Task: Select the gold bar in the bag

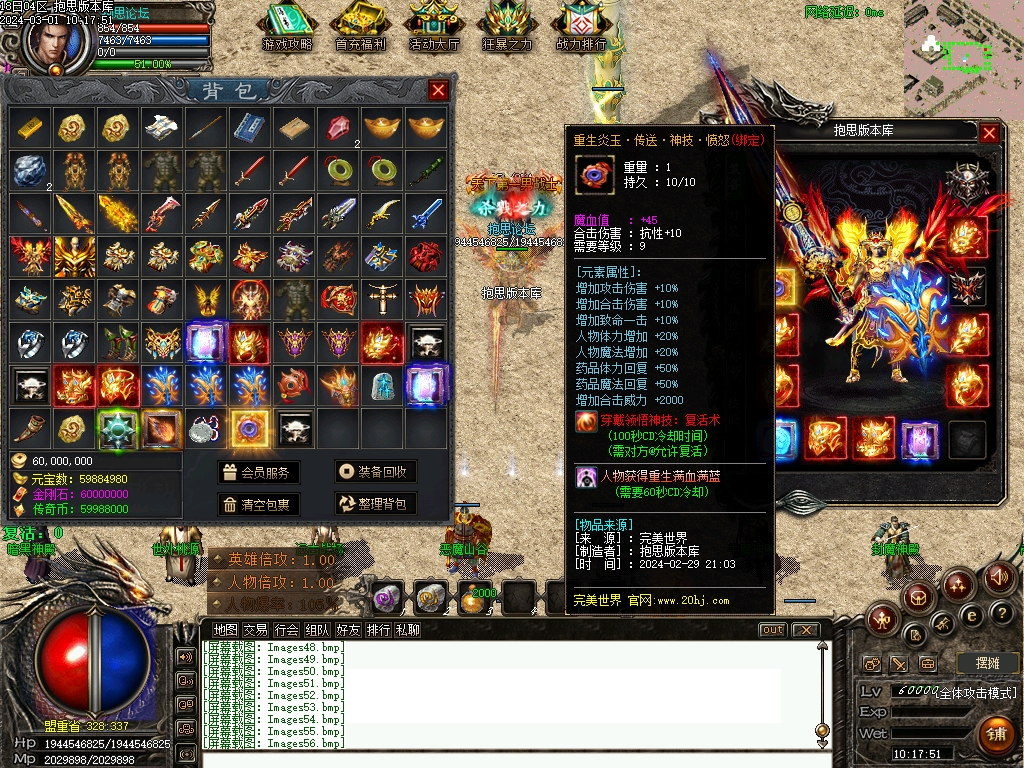Action: click(29, 127)
